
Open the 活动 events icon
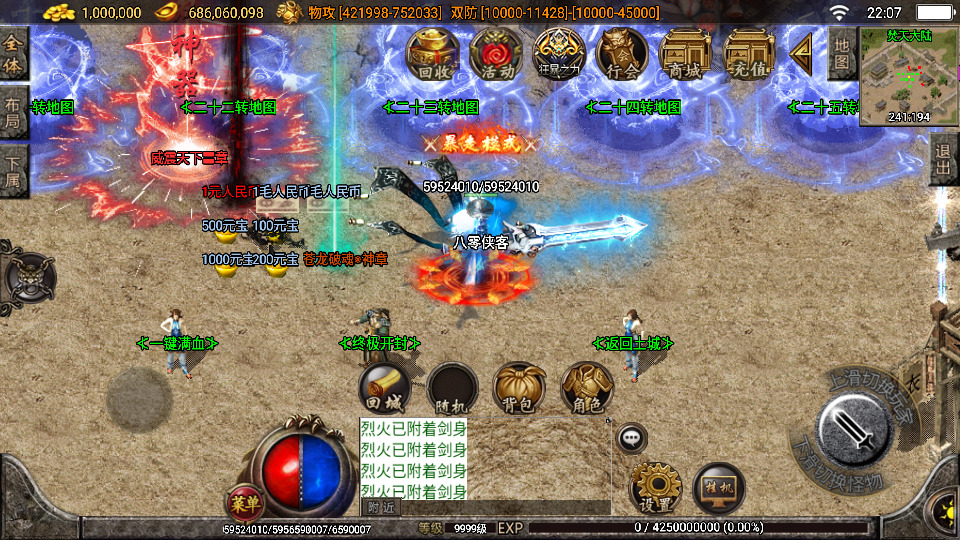pyautogui.click(x=494, y=54)
